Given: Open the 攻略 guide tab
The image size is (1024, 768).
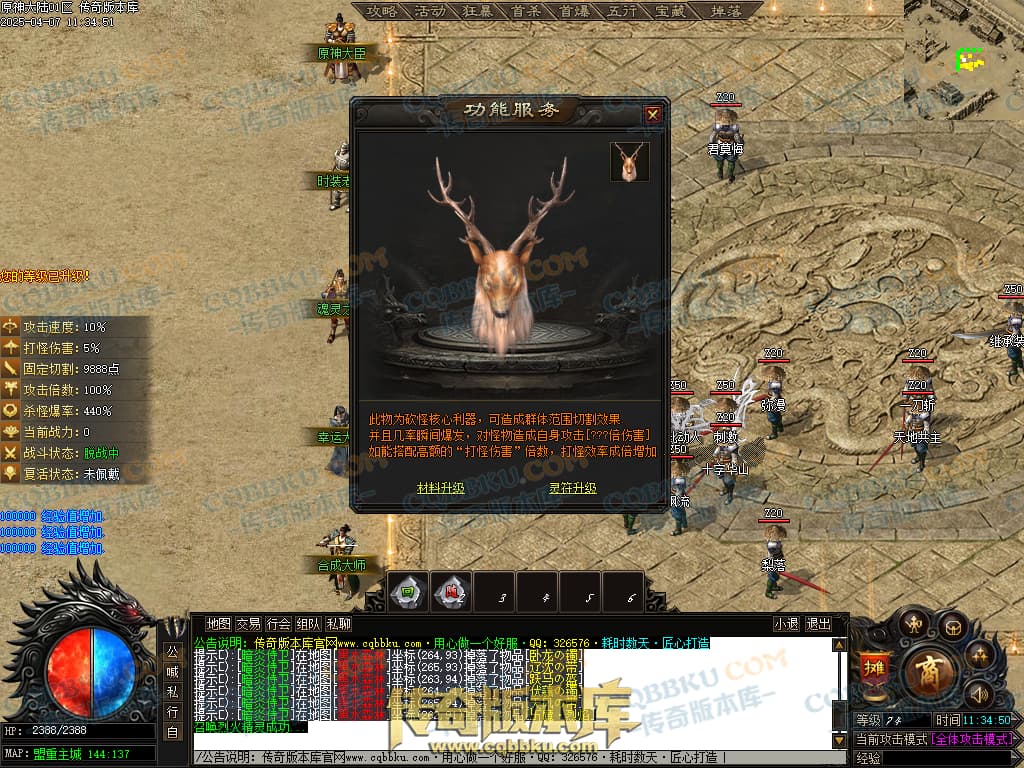Looking at the screenshot, I should 381,11.
